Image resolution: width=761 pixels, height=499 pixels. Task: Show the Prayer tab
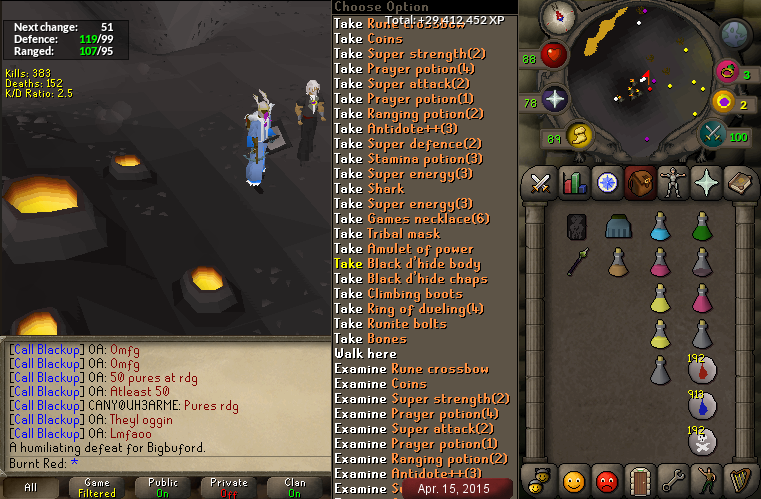click(x=706, y=183)
